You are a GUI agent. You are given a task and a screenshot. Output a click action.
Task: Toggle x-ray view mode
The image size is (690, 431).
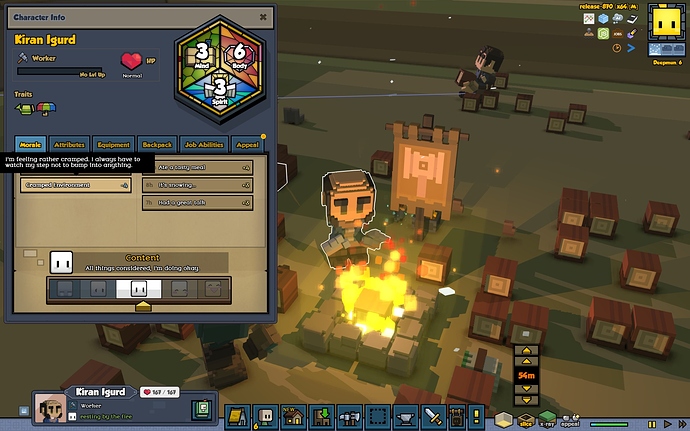[x=546, y=417]
